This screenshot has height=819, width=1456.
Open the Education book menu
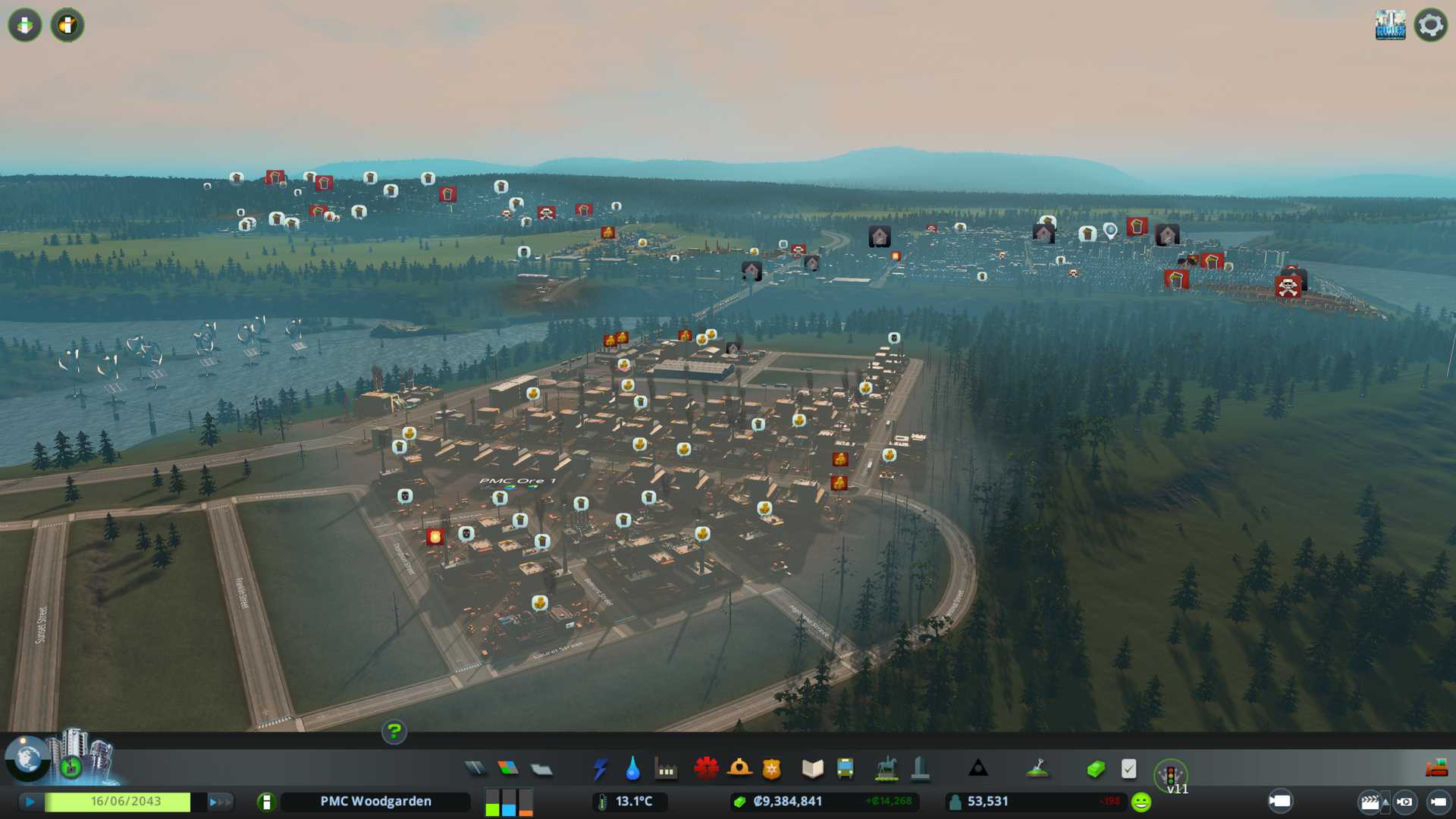click(812, 769)
